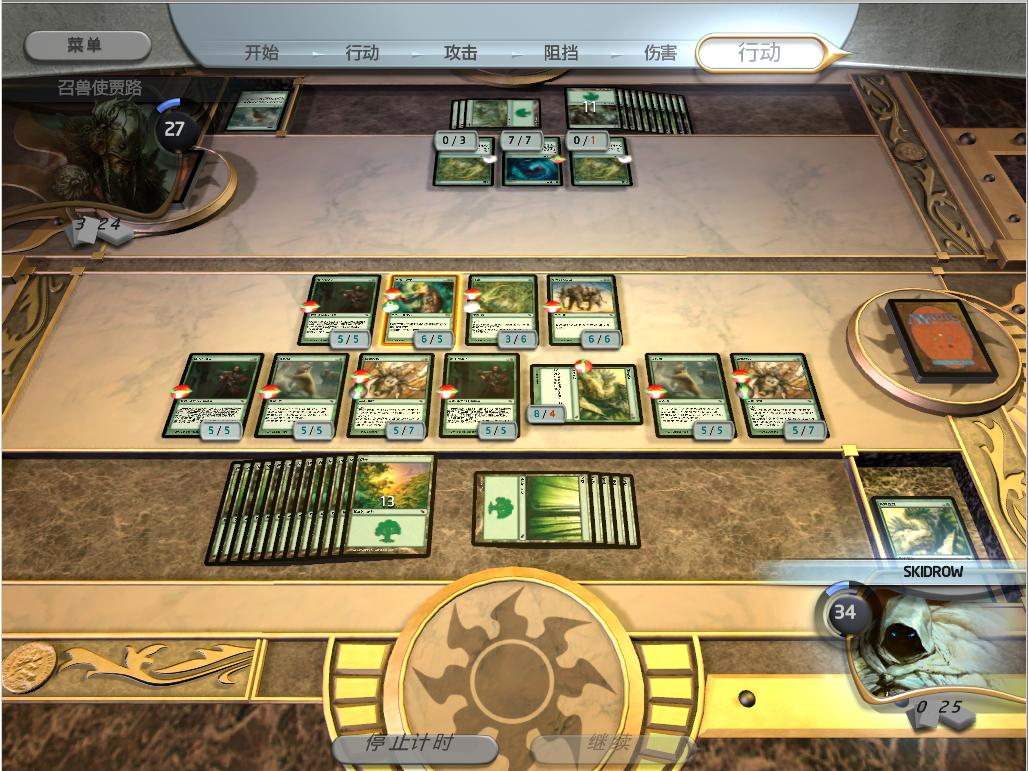Select the 攻击 phase step
The image size is (1028, 771).
click(460, 53)
